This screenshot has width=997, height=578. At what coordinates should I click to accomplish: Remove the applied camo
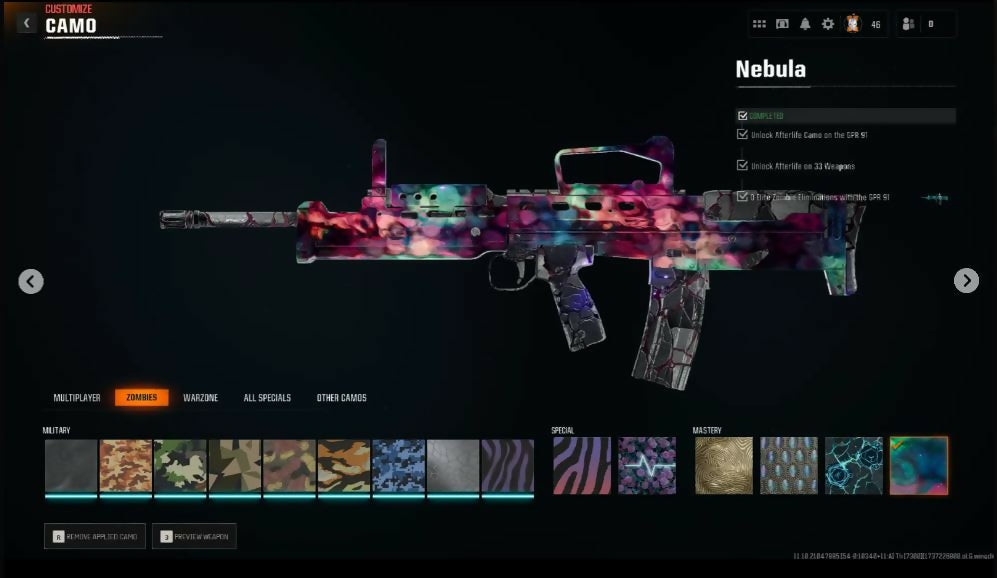pos(95,537)
